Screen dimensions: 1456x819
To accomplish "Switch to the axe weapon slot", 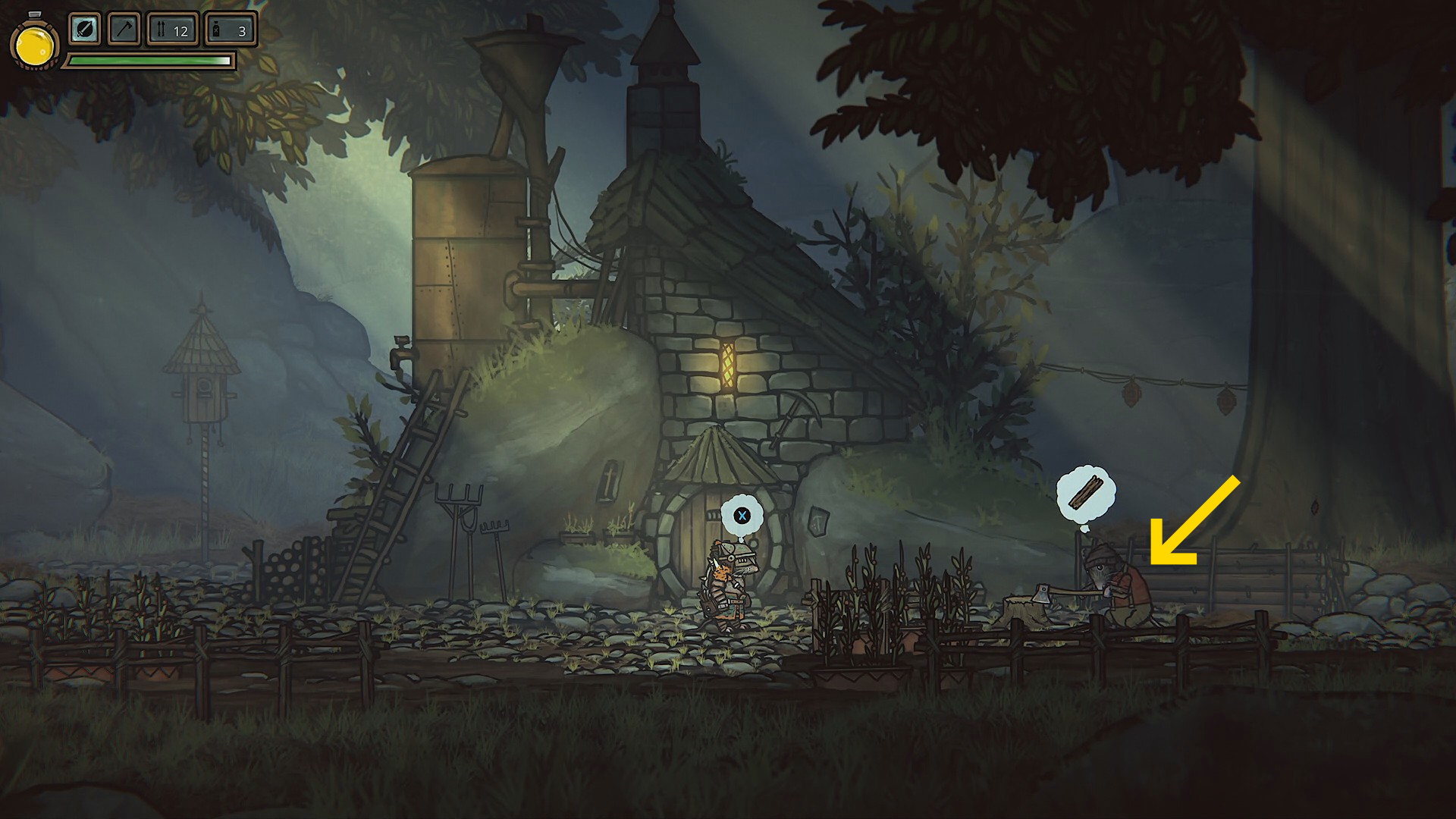I will [x=124, y=30].
